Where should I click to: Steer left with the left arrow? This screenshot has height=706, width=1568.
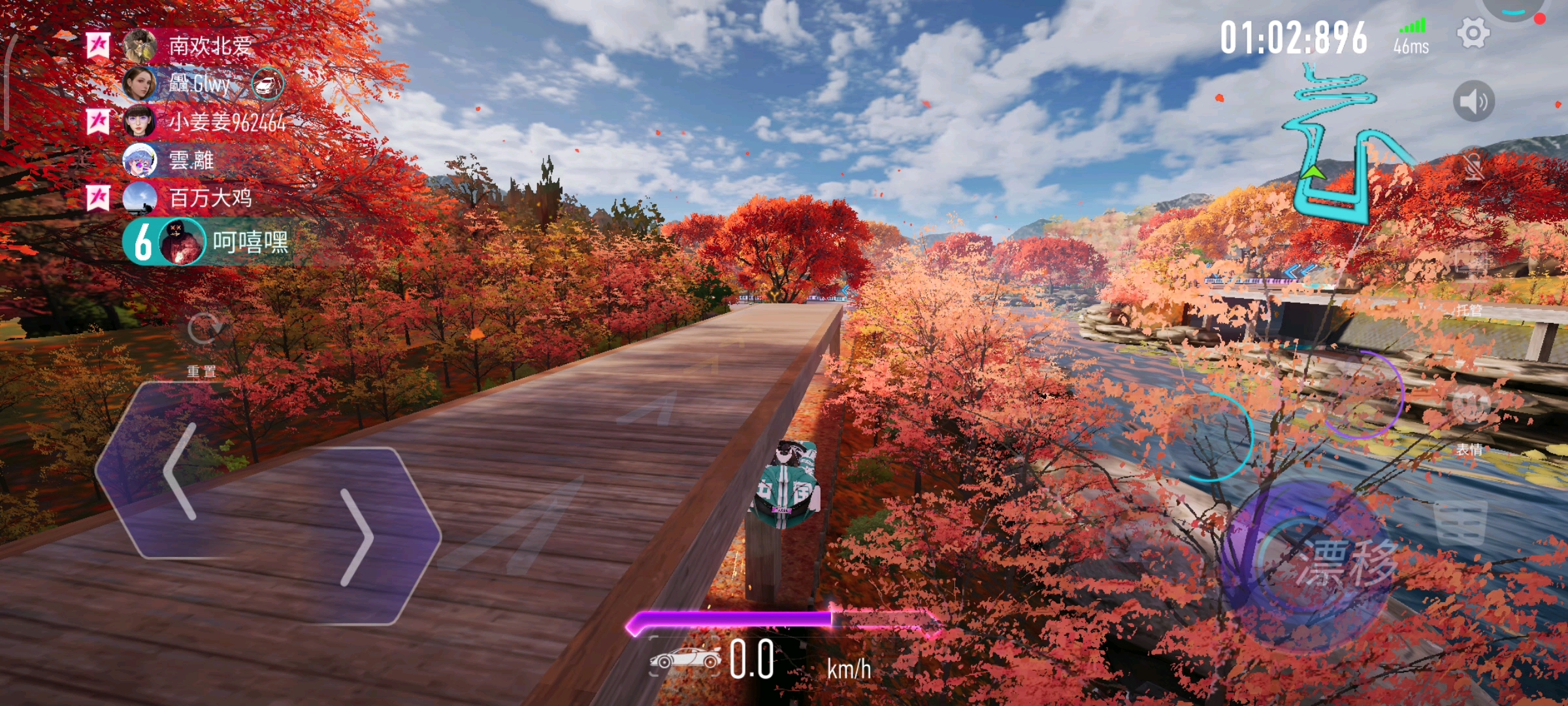180,471
